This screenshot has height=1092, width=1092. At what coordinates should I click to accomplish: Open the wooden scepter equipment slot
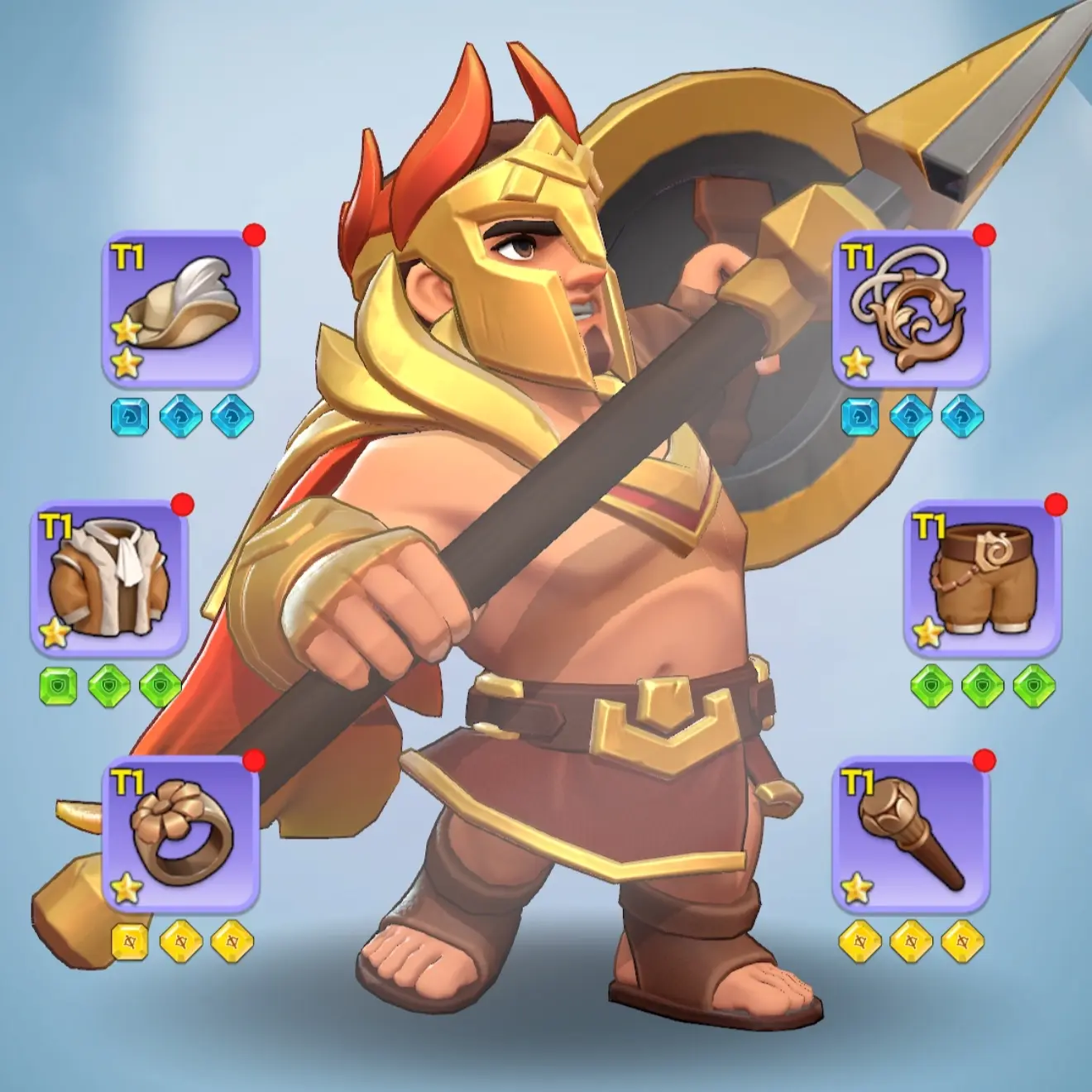pyautogui.click(x=910, y=844)
